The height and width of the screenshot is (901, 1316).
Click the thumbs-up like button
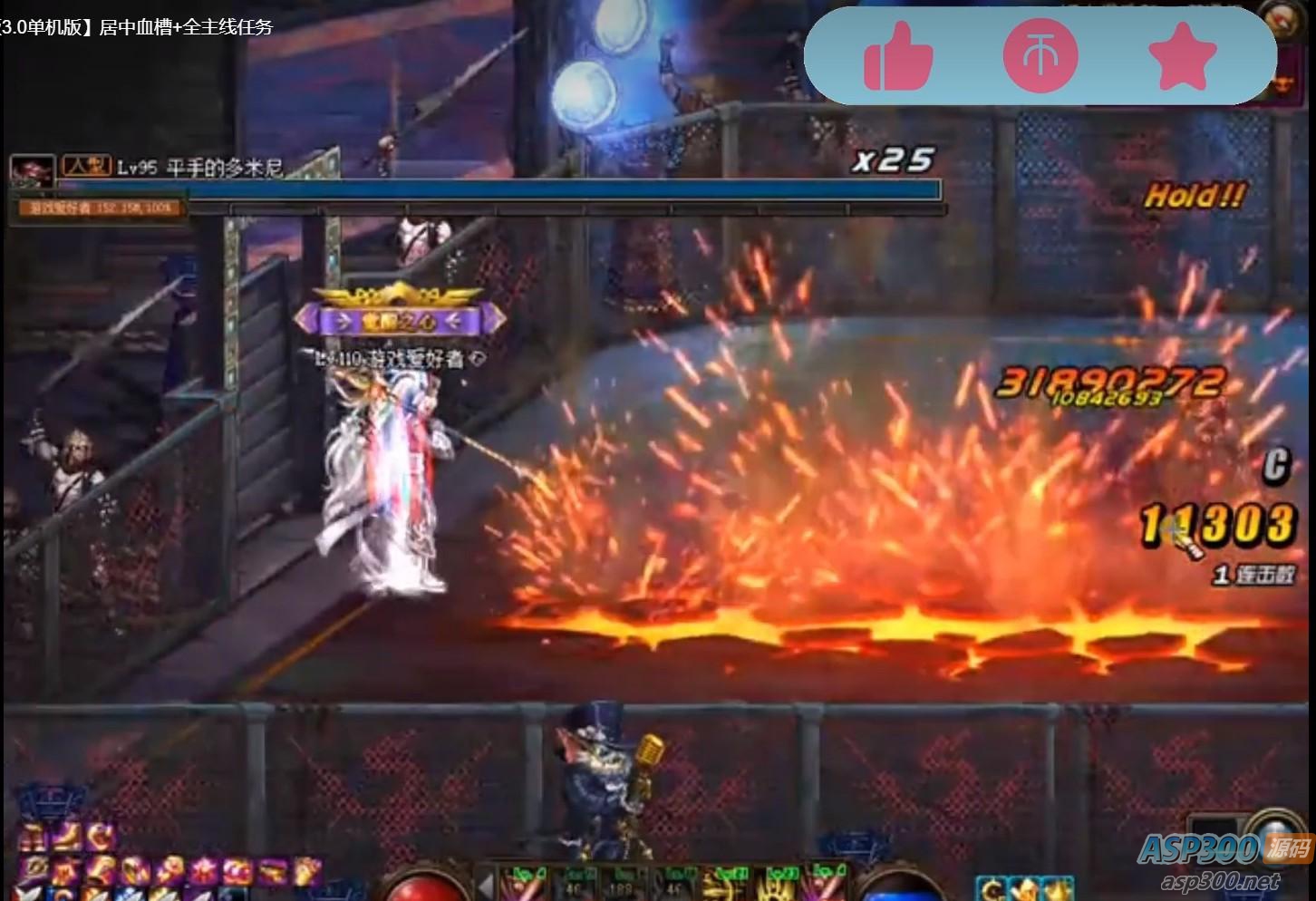(897, 57)
